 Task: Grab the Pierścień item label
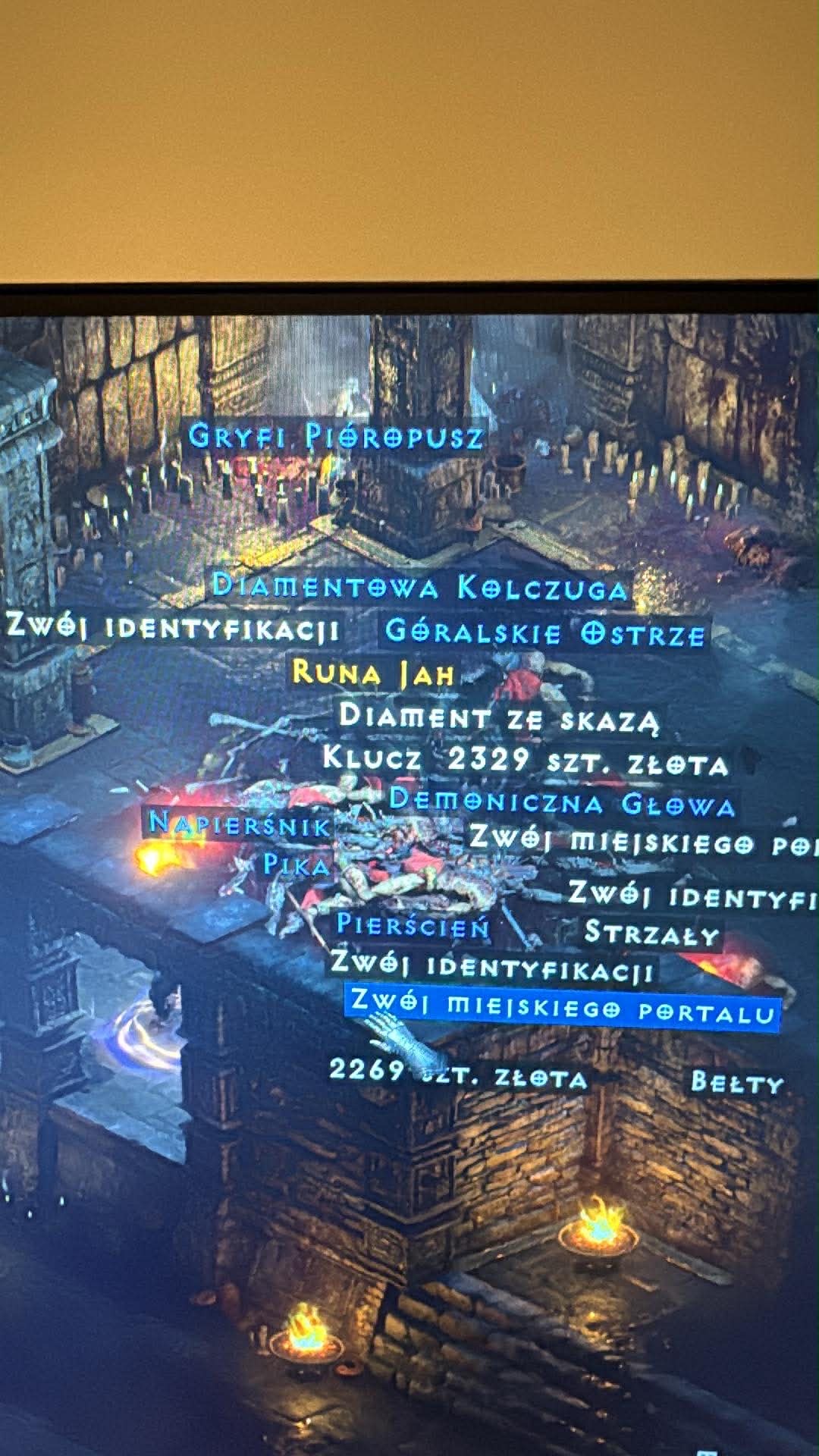[413, 925]
